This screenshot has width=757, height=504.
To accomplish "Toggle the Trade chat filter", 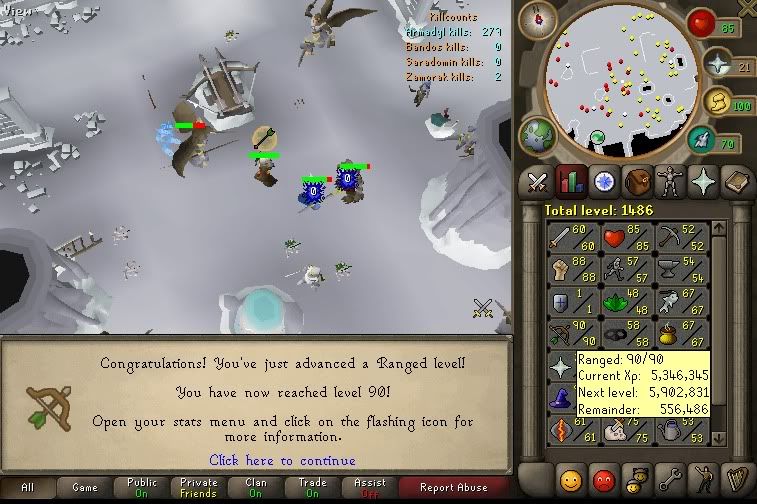I will (x=312, y=488).
